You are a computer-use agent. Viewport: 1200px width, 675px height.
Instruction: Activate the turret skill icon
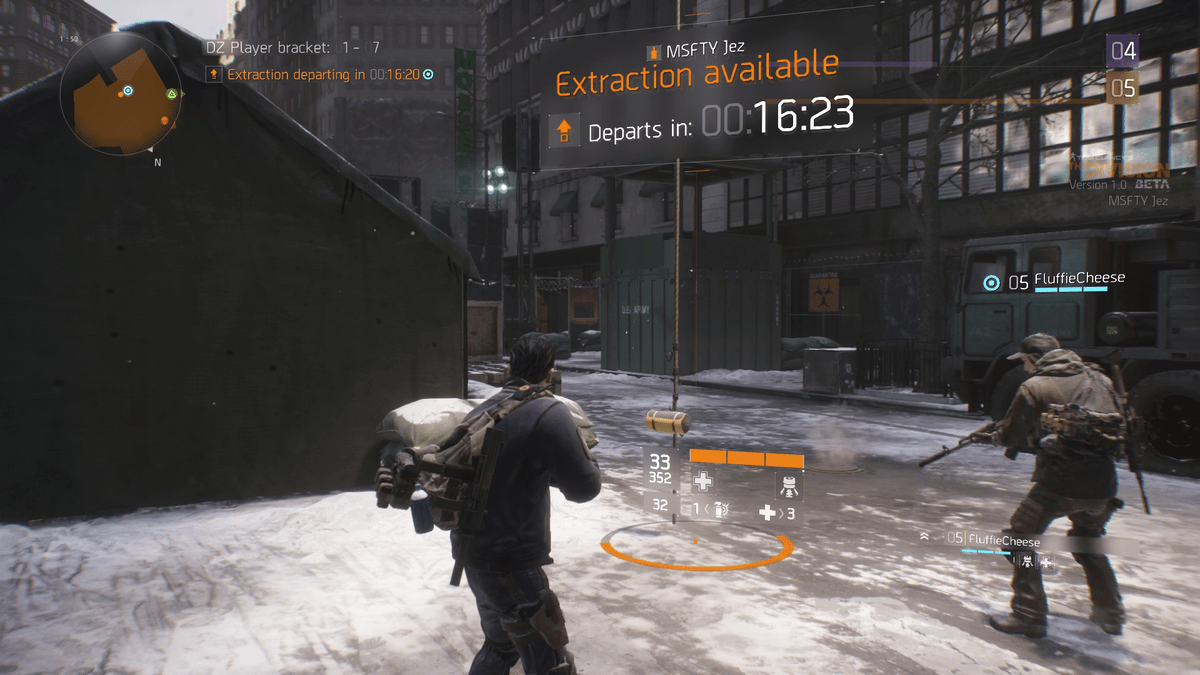tap(788, 485)
